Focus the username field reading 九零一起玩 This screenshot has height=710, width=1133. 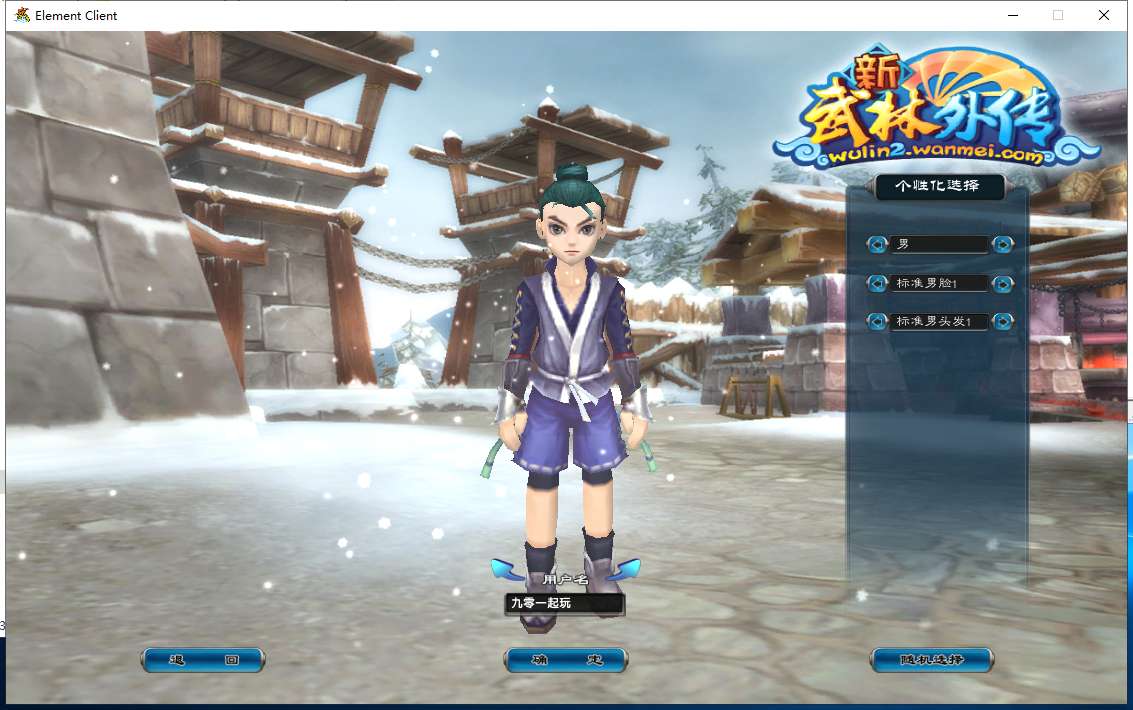[564, 603]
